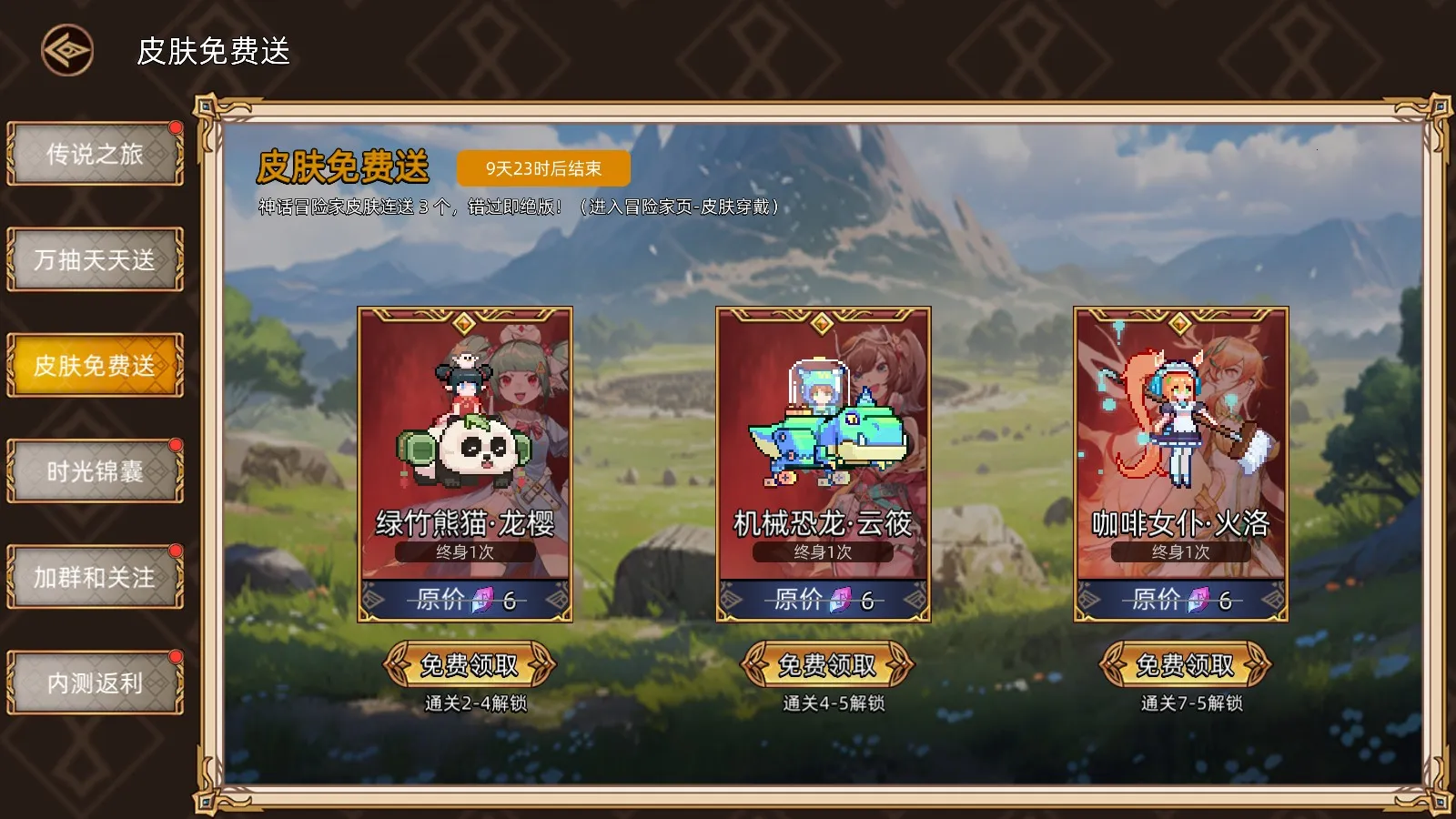This screenshot has height=819, width=1456.
Task: Switch to the 传说之旅 tab
Action: click(x=95, y=153)
